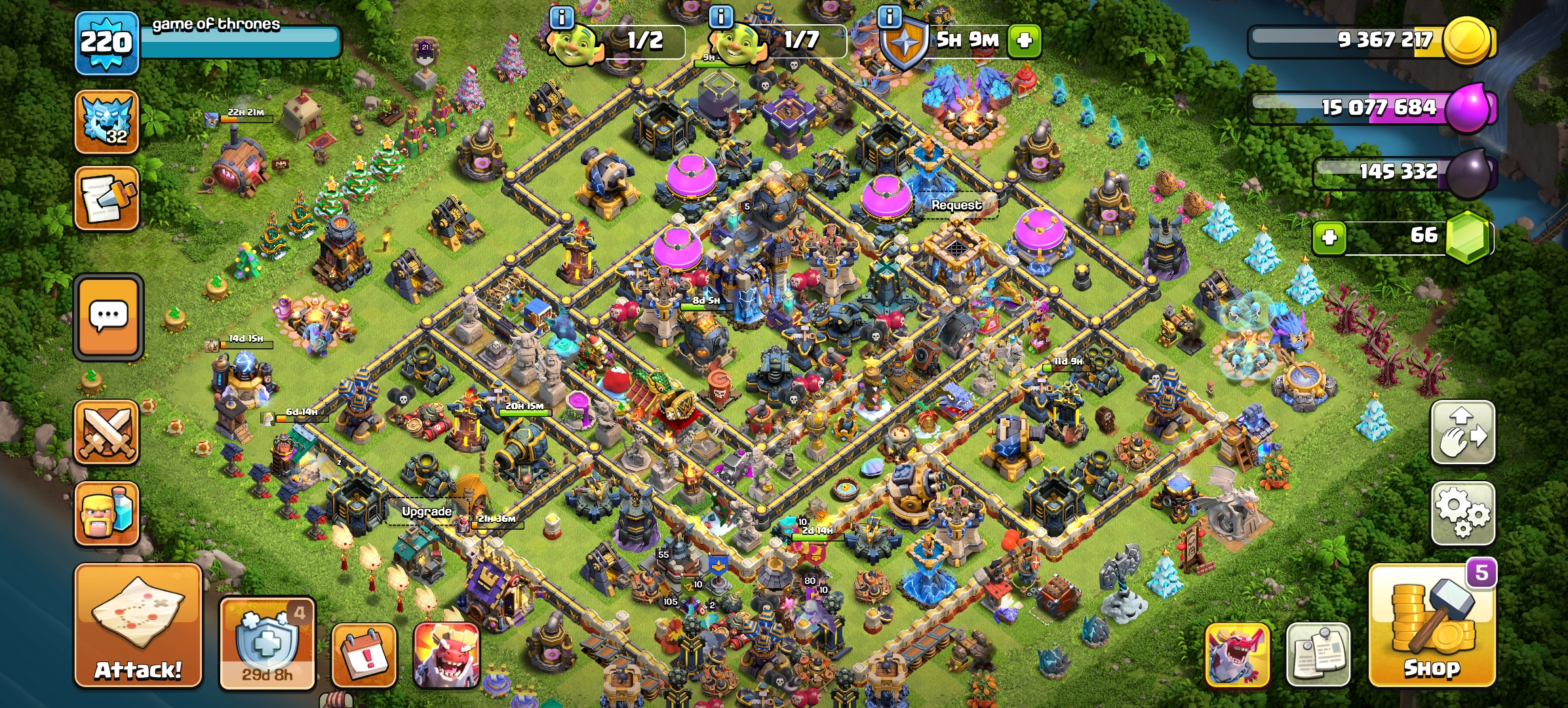Enter village layout edit mode
The height and width of the screenshot is (708, 1568).
point(1462,433)
